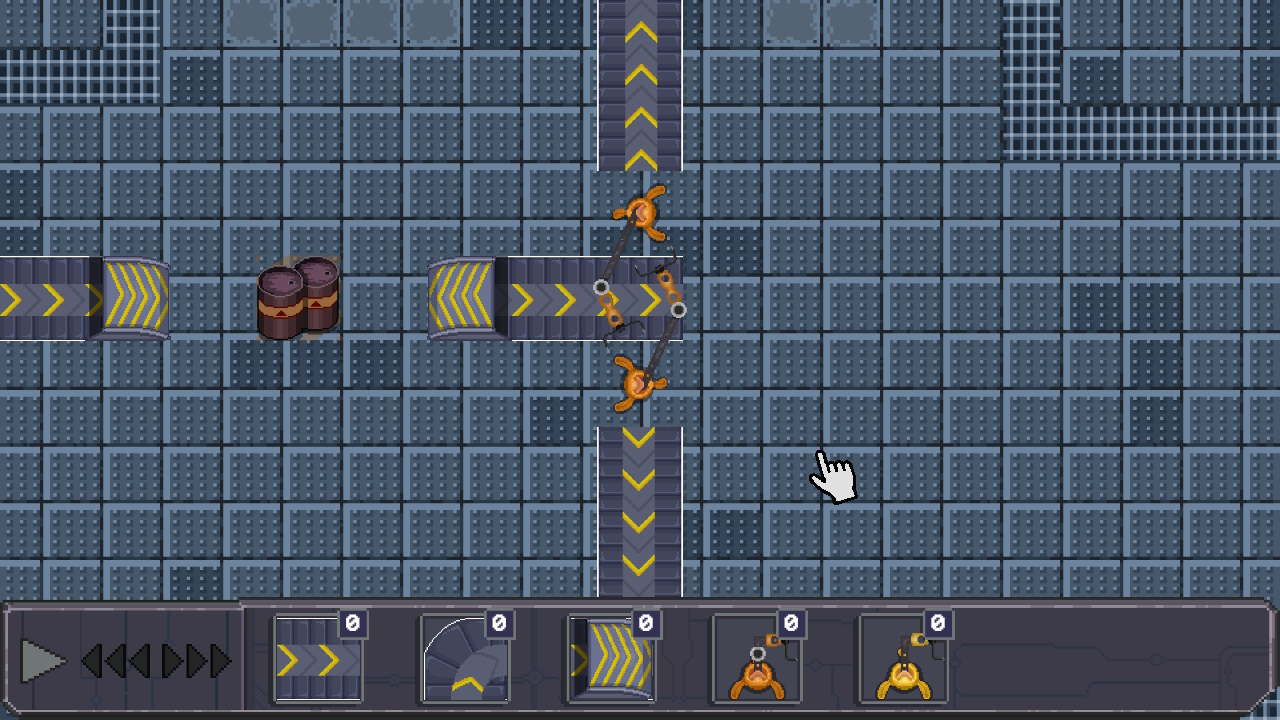Click the stacked barrels on the factory floor
1280x720 pixels.
[x=298, y=298]
